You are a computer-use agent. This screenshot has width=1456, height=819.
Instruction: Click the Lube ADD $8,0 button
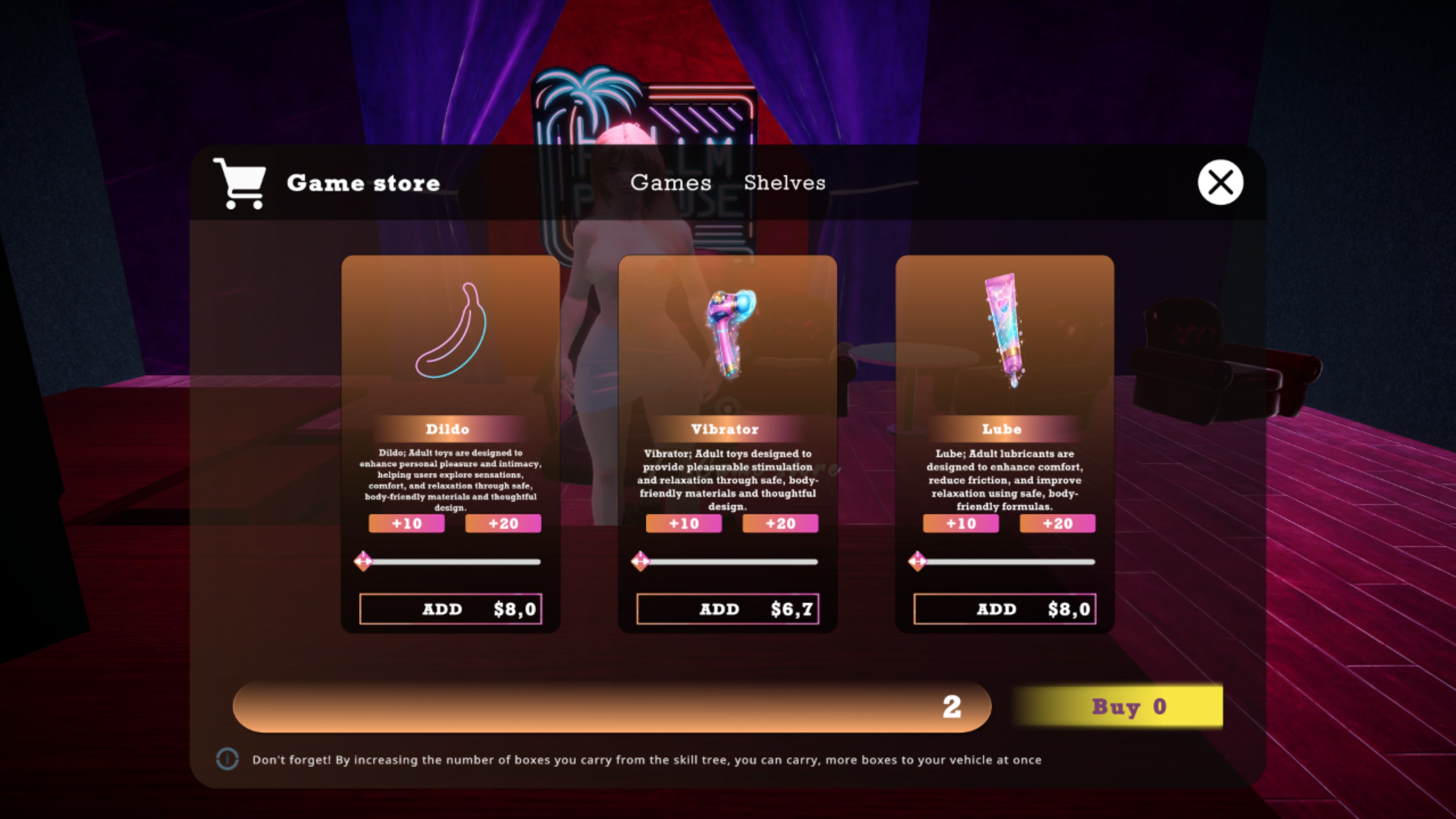[1004, 609]
